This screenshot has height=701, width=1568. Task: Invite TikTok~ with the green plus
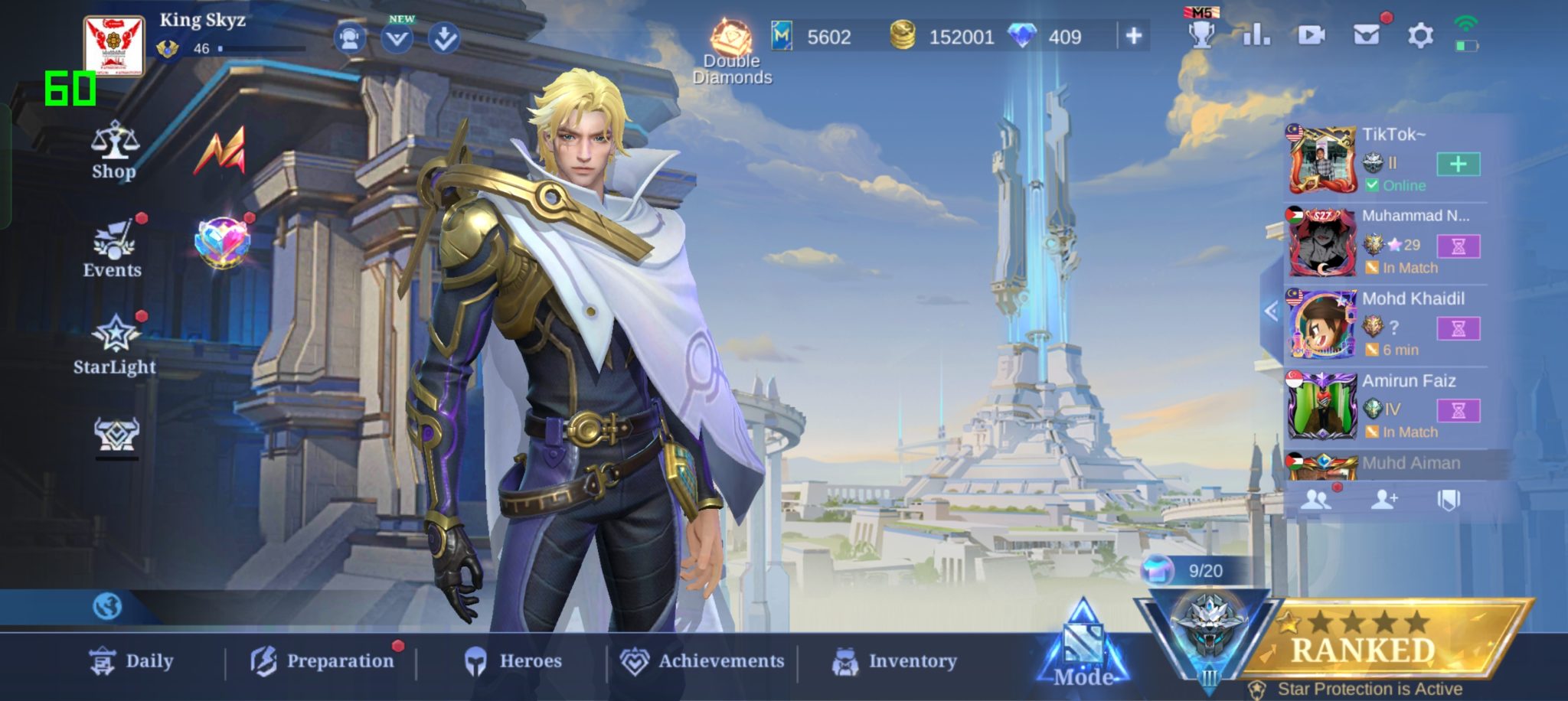tap(1458, 164)
